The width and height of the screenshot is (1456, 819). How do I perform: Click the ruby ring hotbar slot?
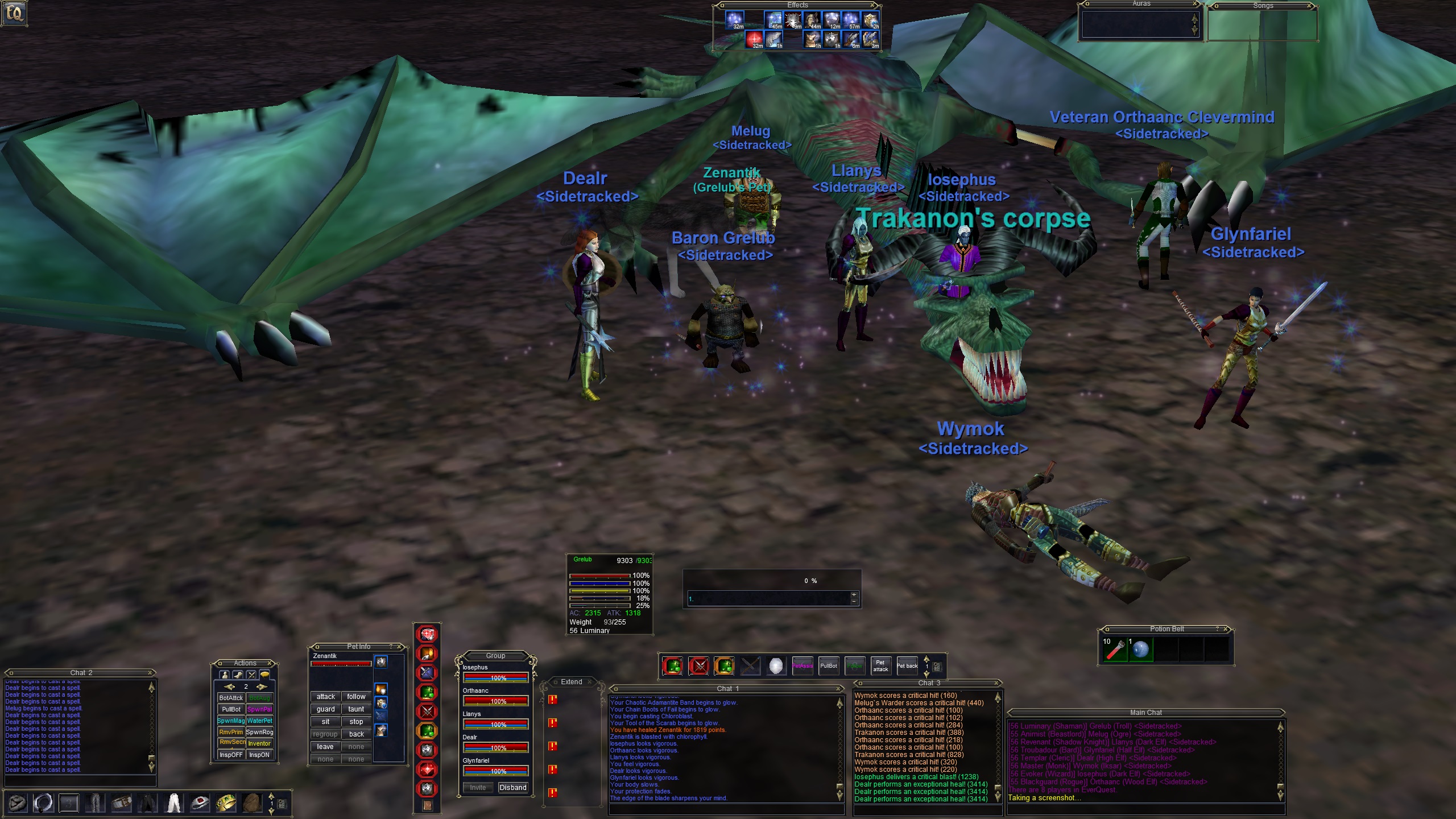pos(200,803)
